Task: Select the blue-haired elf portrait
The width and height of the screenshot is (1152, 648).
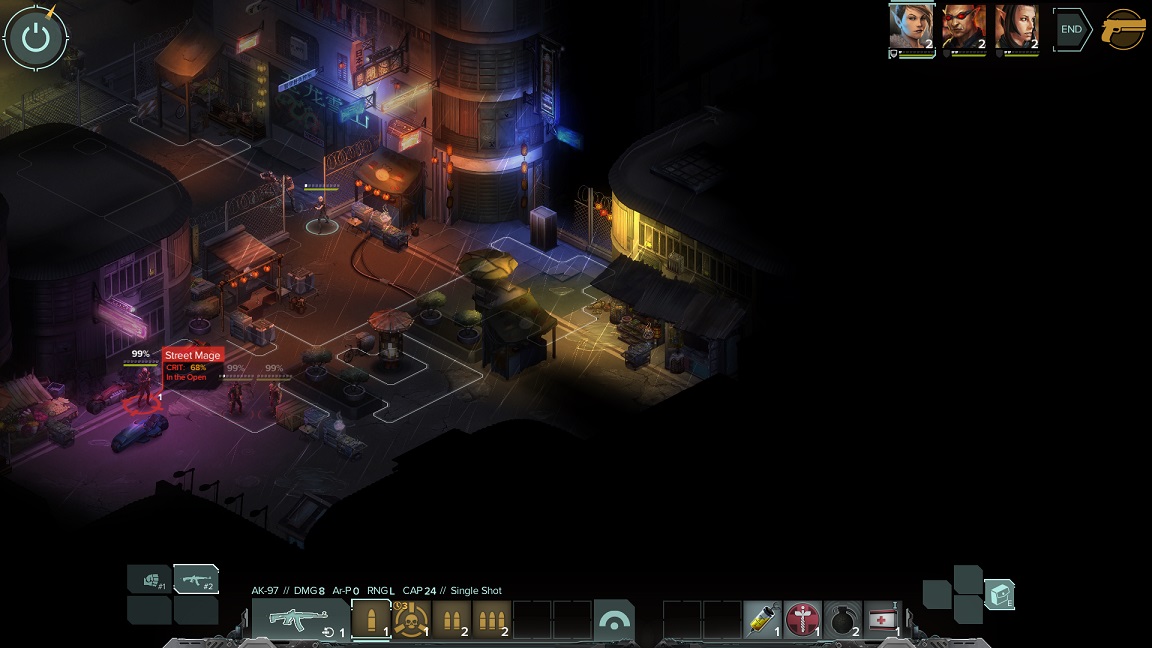Action: click(x=911, y=27)
